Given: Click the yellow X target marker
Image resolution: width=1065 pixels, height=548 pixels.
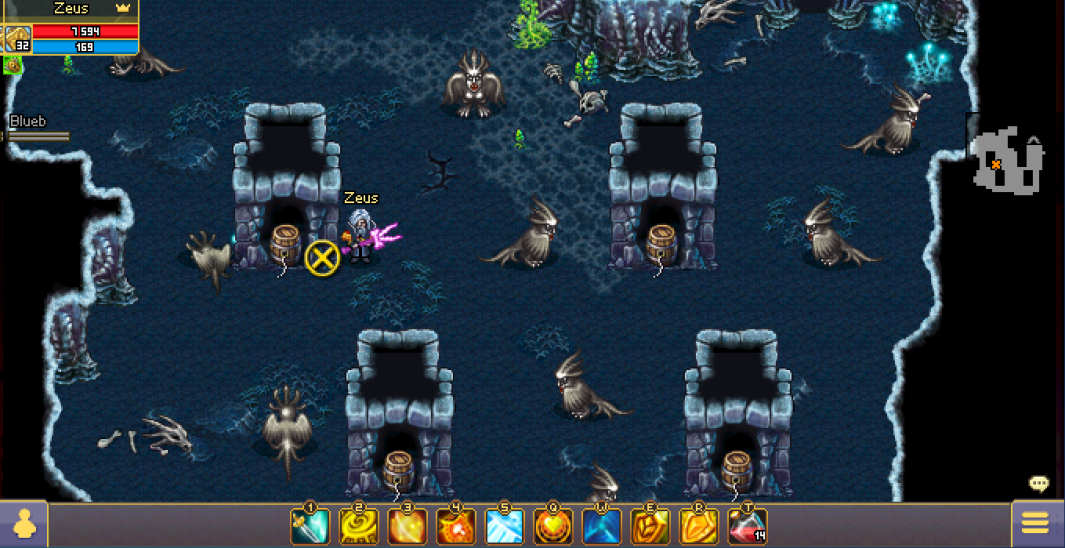Looking at the screenshot, I should click(322, 258).
